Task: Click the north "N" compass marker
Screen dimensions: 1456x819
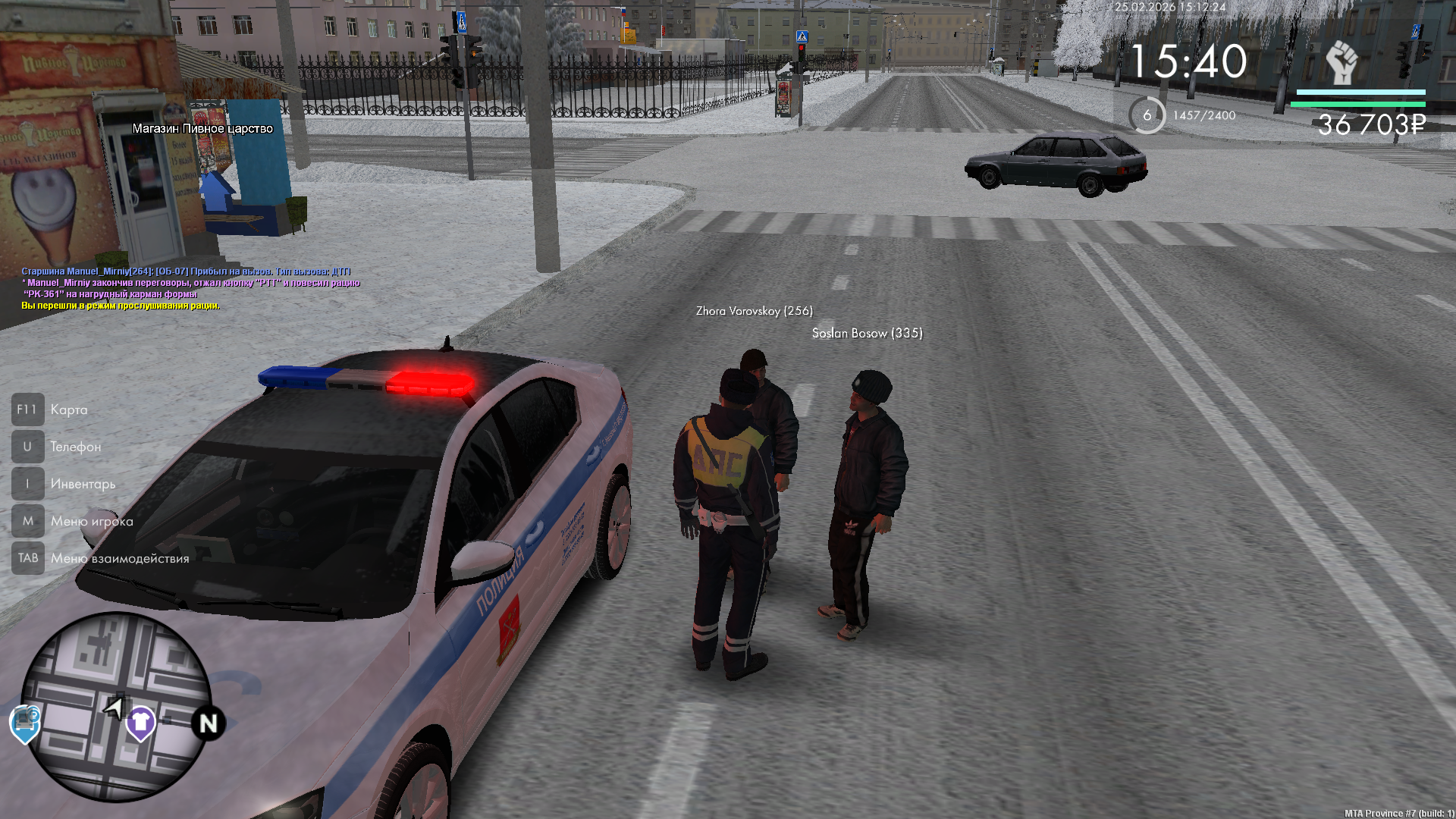Action: point(208,723)
